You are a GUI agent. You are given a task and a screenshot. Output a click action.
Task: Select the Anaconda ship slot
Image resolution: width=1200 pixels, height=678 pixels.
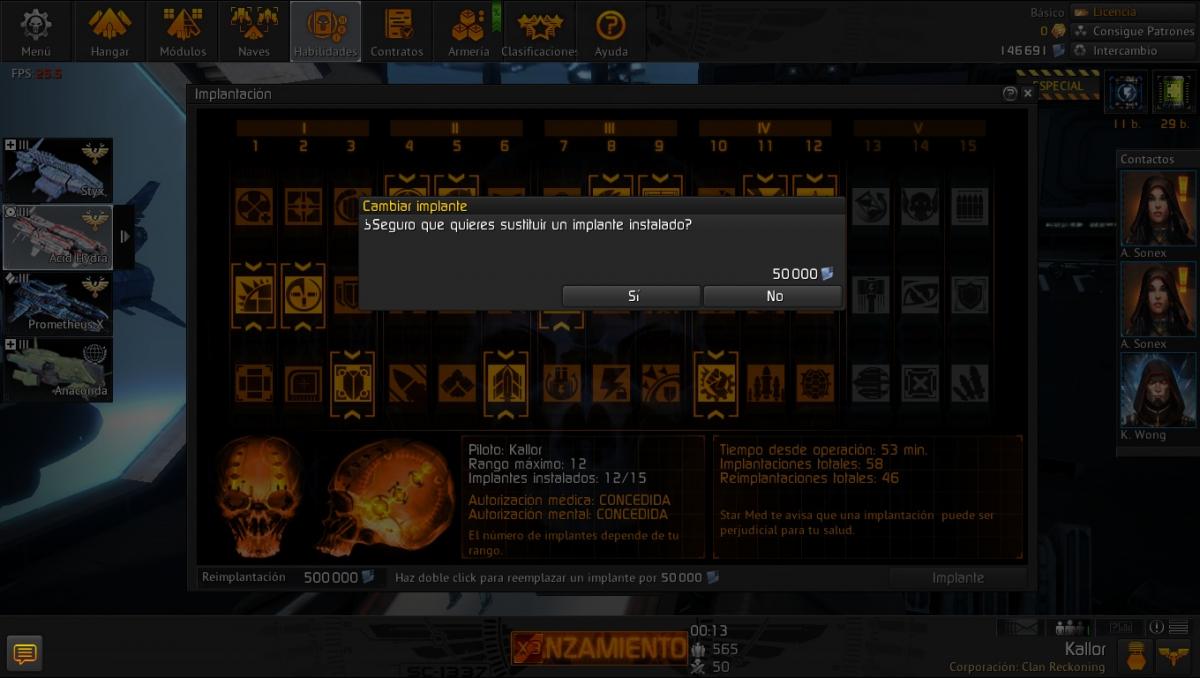point(58,370)
